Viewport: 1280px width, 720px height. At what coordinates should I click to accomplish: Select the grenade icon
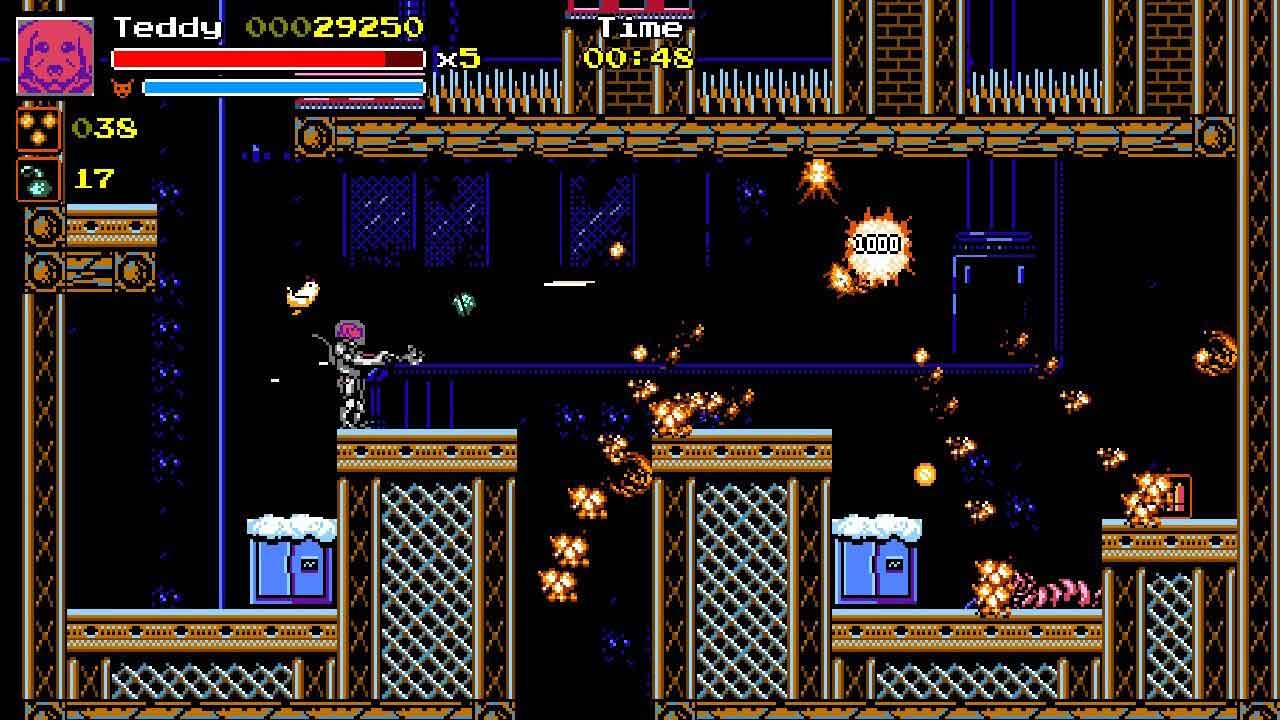point(38,180)
